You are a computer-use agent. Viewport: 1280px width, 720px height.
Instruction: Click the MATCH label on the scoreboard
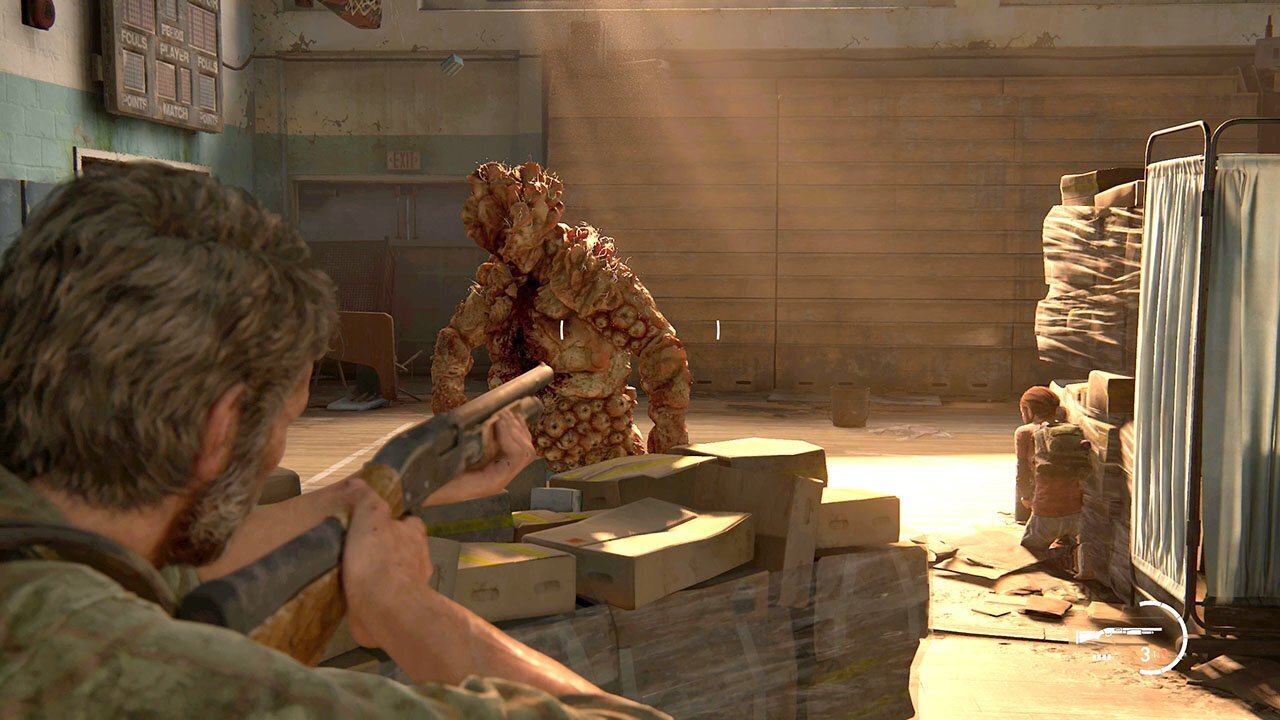175,111
